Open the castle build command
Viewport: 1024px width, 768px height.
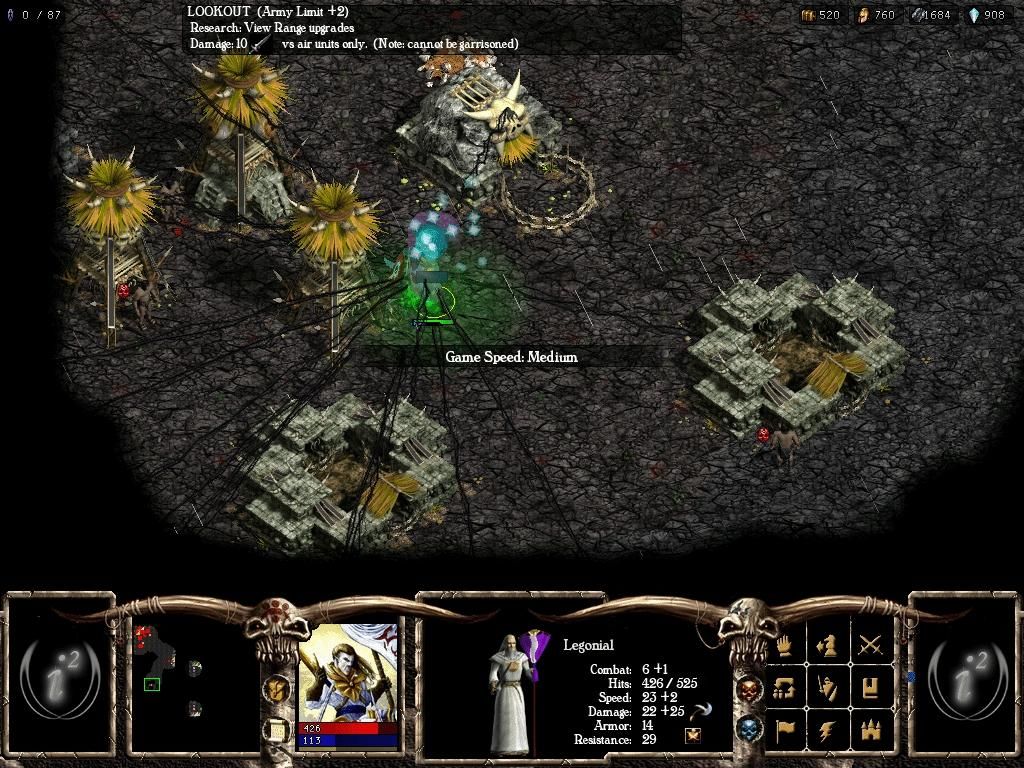pyautogui.click(x=870, y=731)
